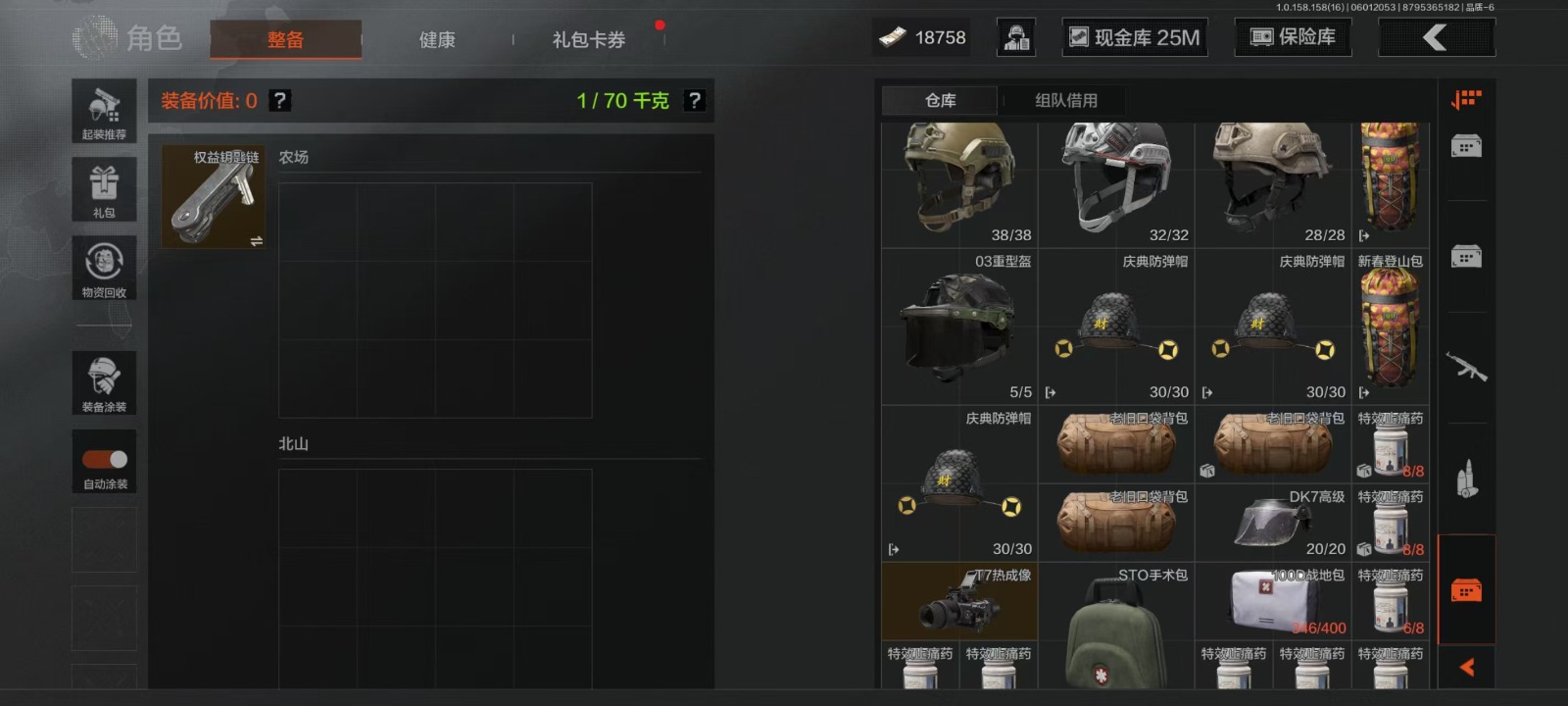Select the 权益钥匙链 keychain slot
1568x706 pixels.
pos(214,196)
